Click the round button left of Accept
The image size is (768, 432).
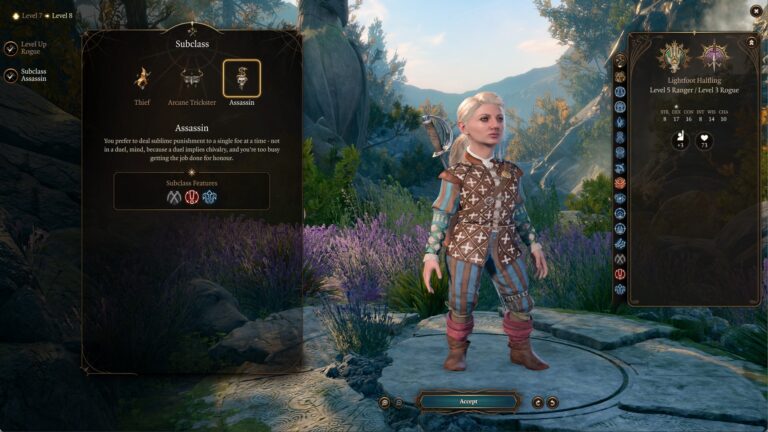pos(384,402)
